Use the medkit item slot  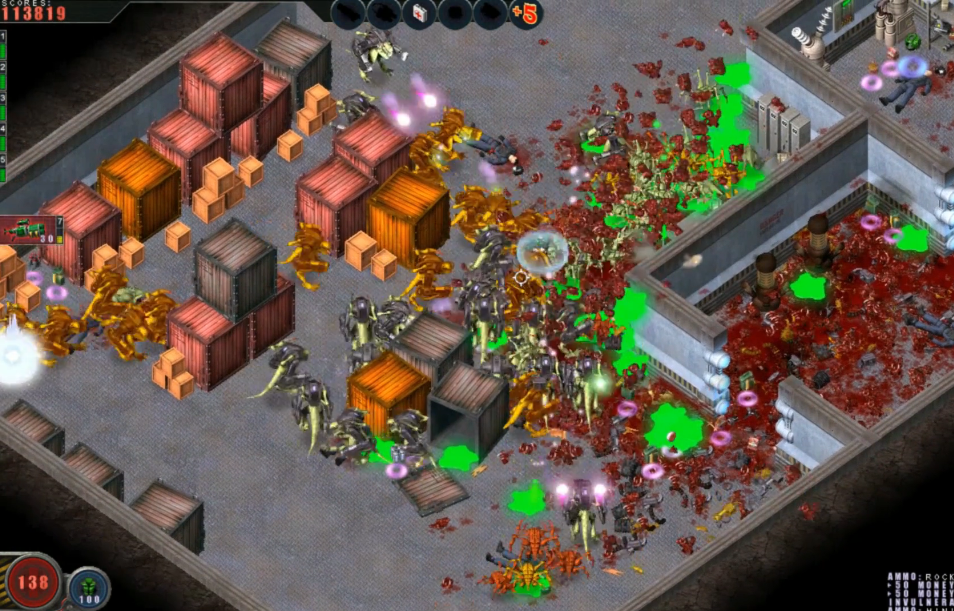pyautogui.click(x=419, y=14)
